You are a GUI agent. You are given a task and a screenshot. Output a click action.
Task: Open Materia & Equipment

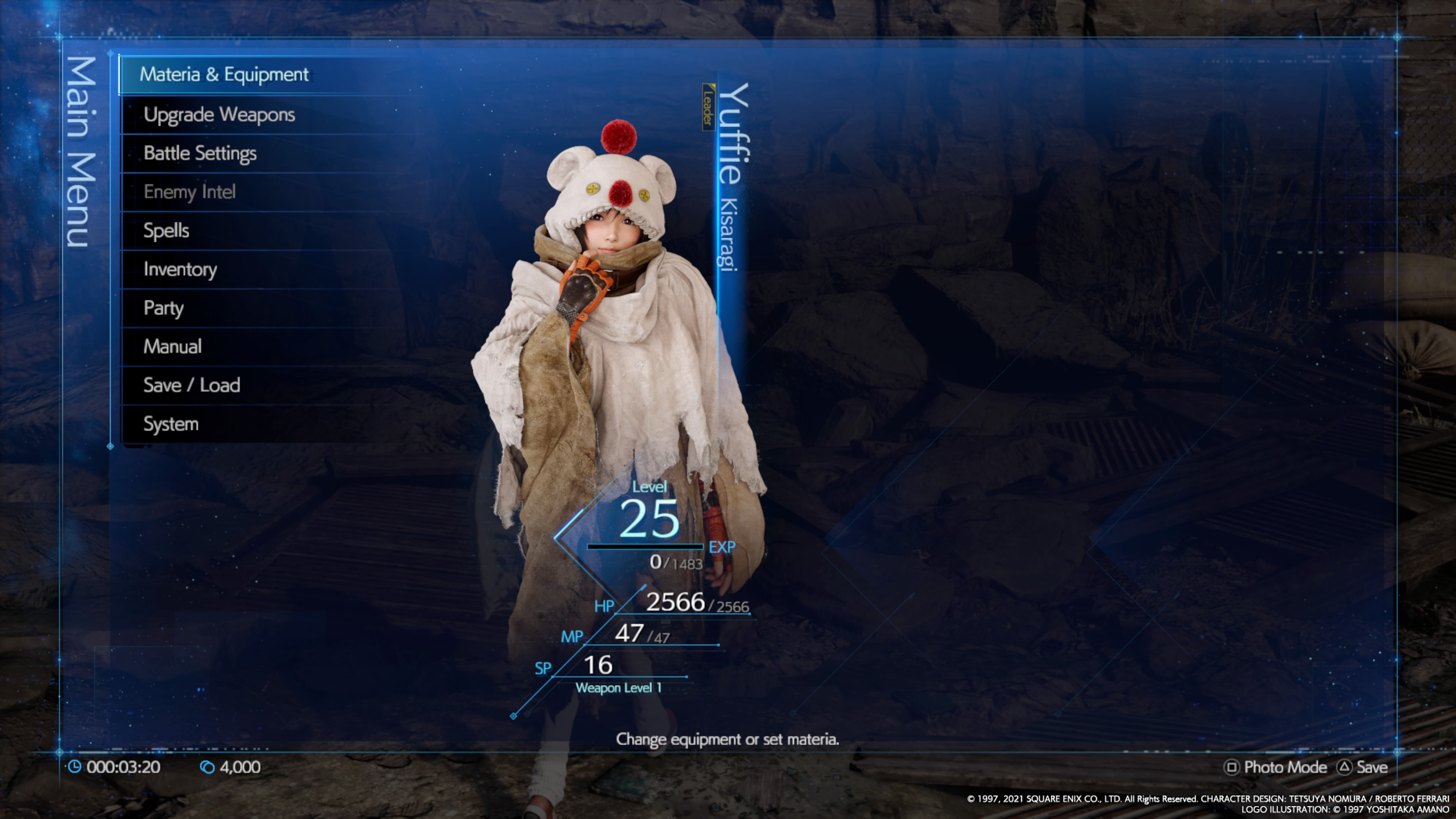click(x=224, y=75)
